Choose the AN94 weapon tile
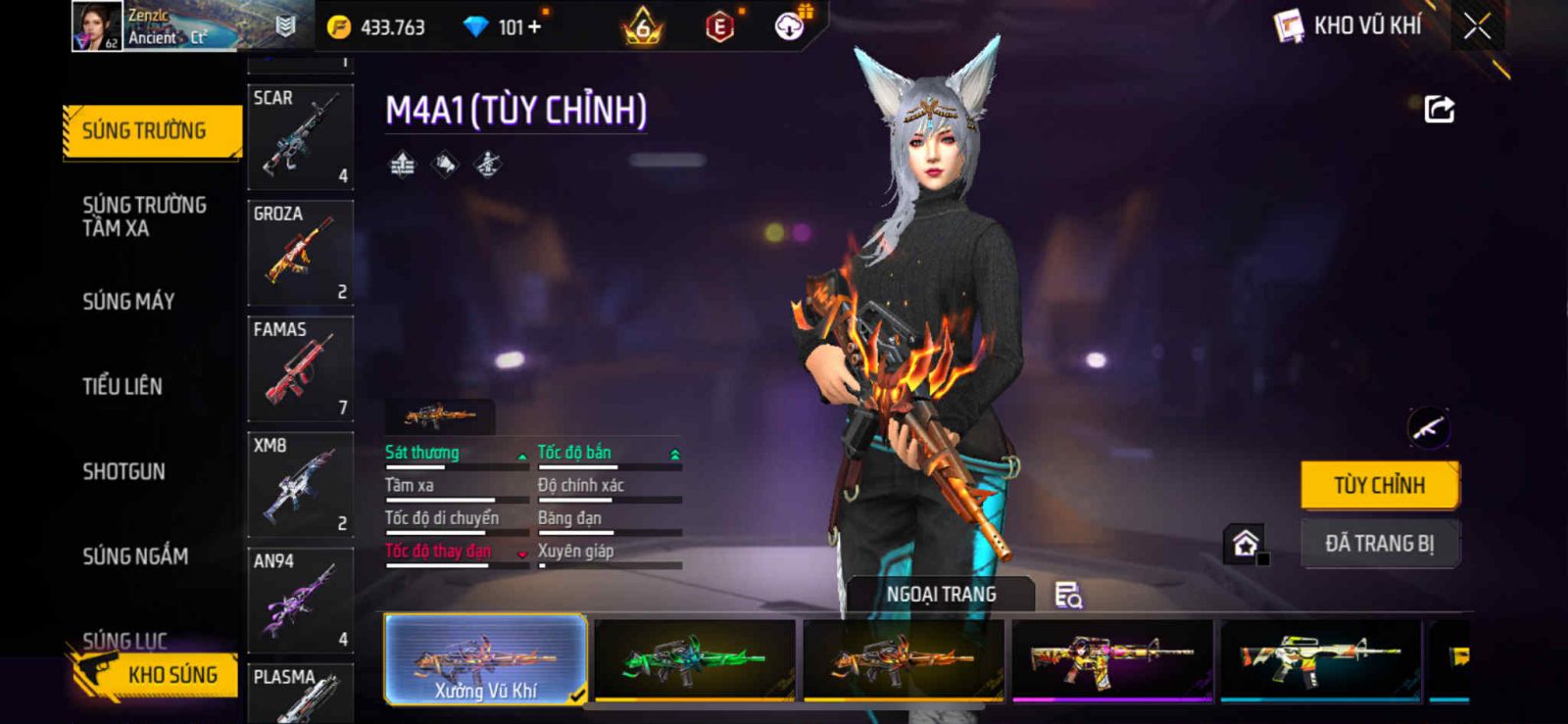Screen dimensions: 1568x724 [x=300, y=599]
